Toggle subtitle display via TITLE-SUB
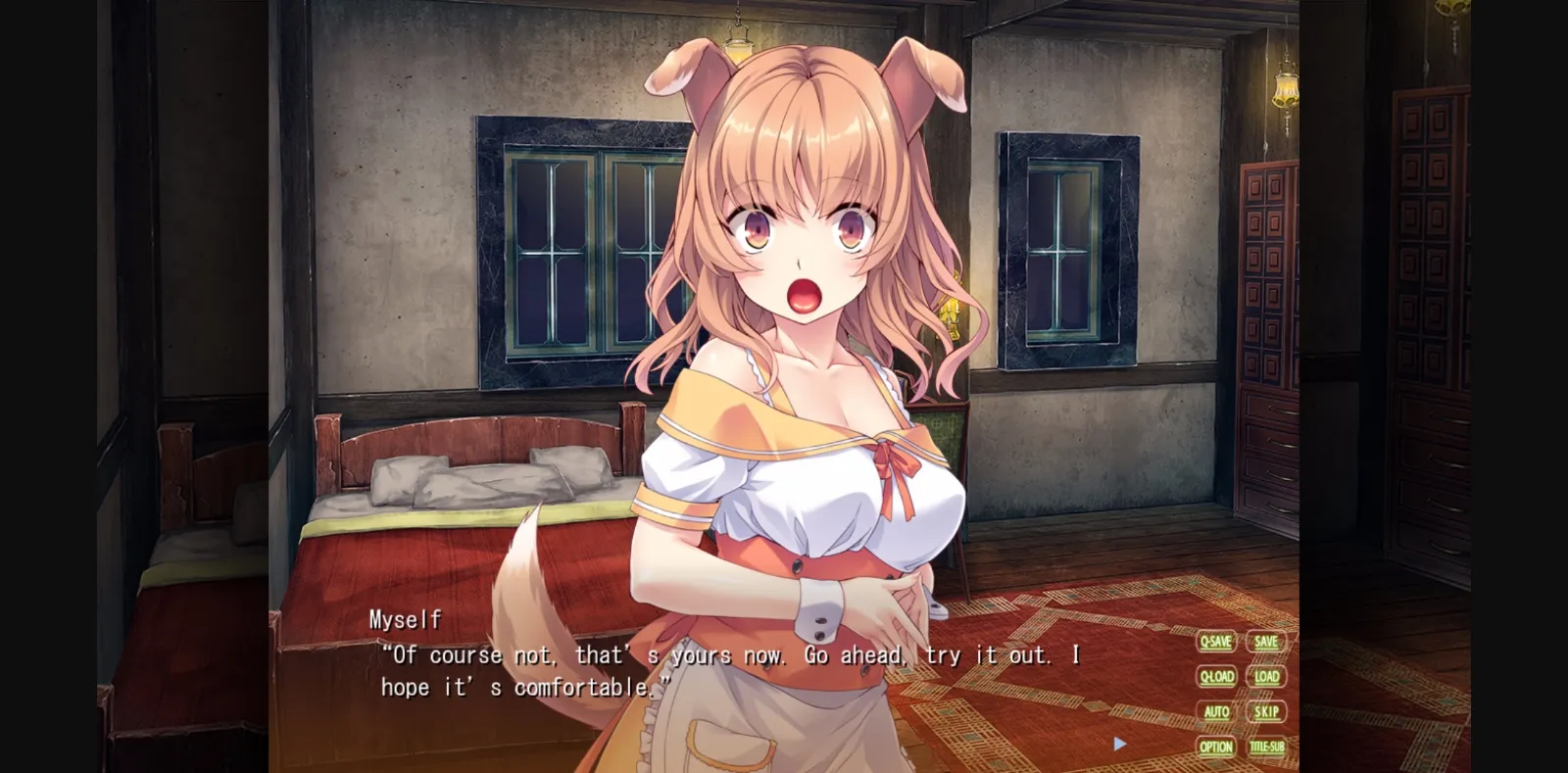The height and width of the screenshot is (773, 1568). (x=1266, y=748)
